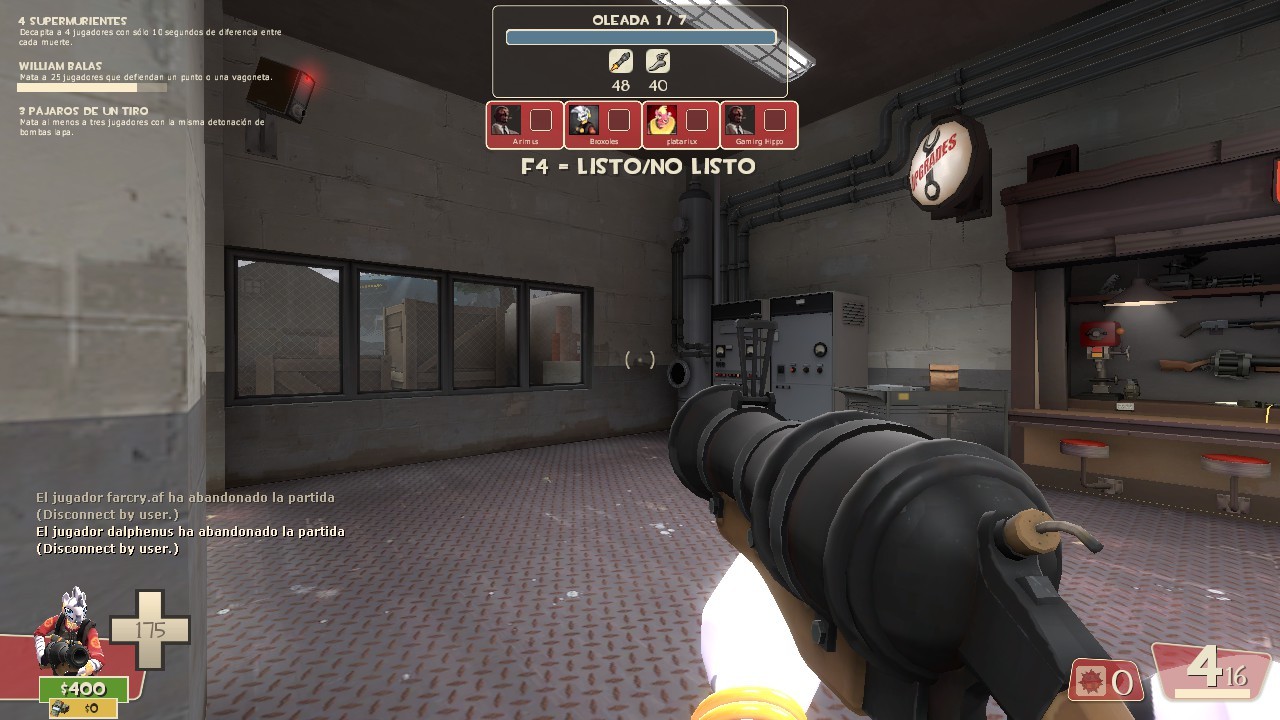Click the Scout robot boot icon
The width and height of the screenshot is (1280, 720).
tap(657, 61)
